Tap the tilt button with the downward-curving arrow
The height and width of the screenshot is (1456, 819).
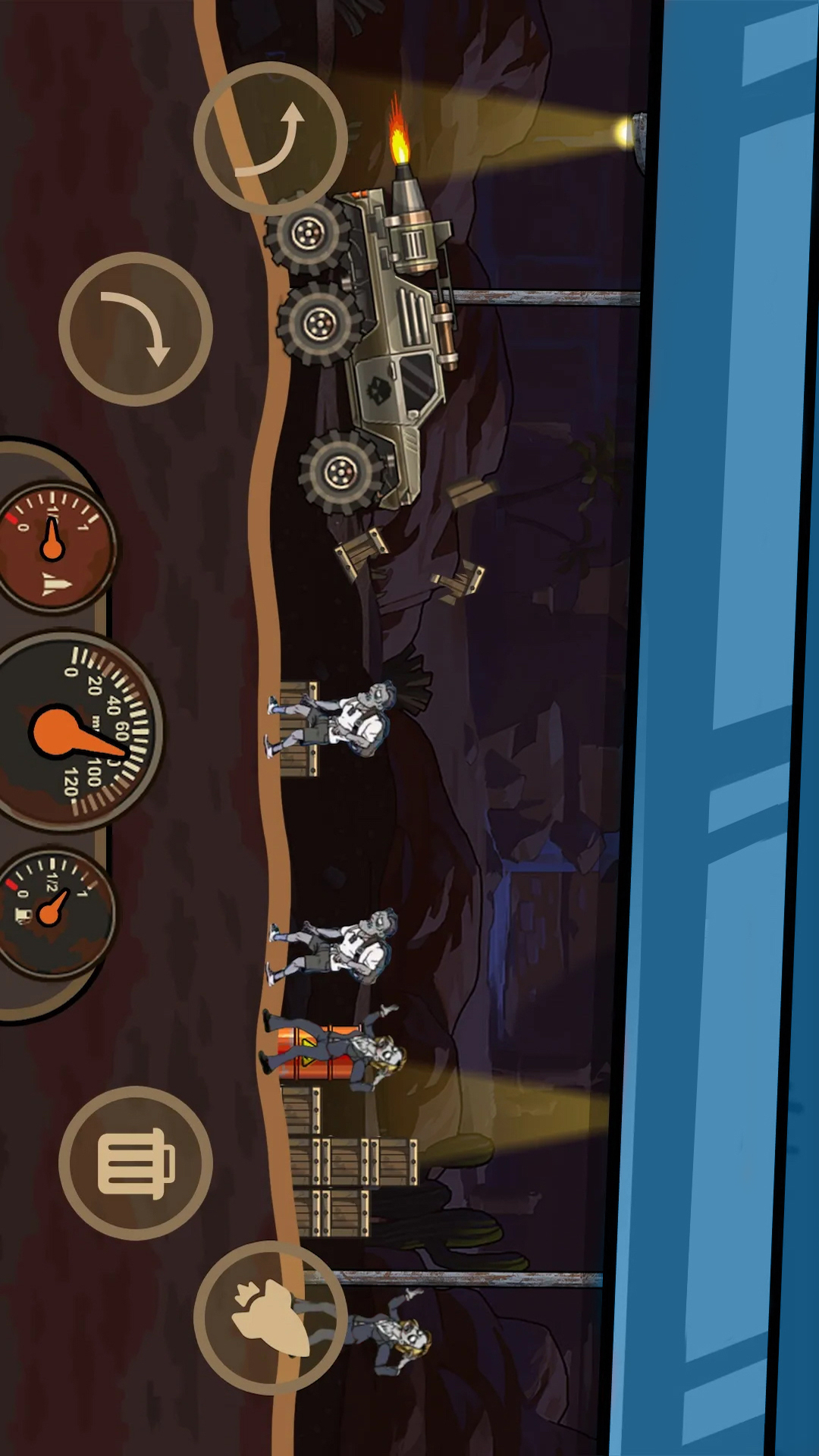click(x=136, y=329)
